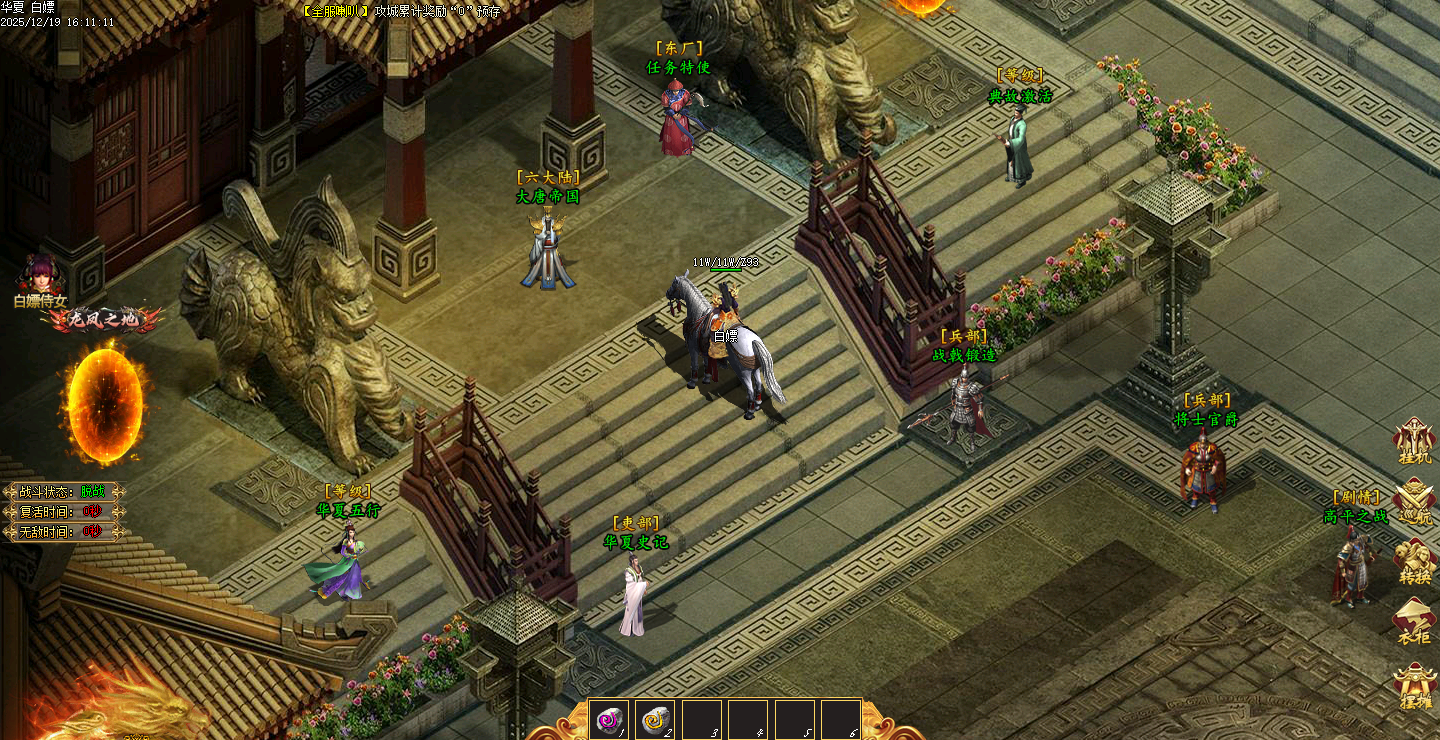Enter the 龙凤之地 flaming portal icon
The width and height of the screenshot is (1440, 740).
point(104,403)
